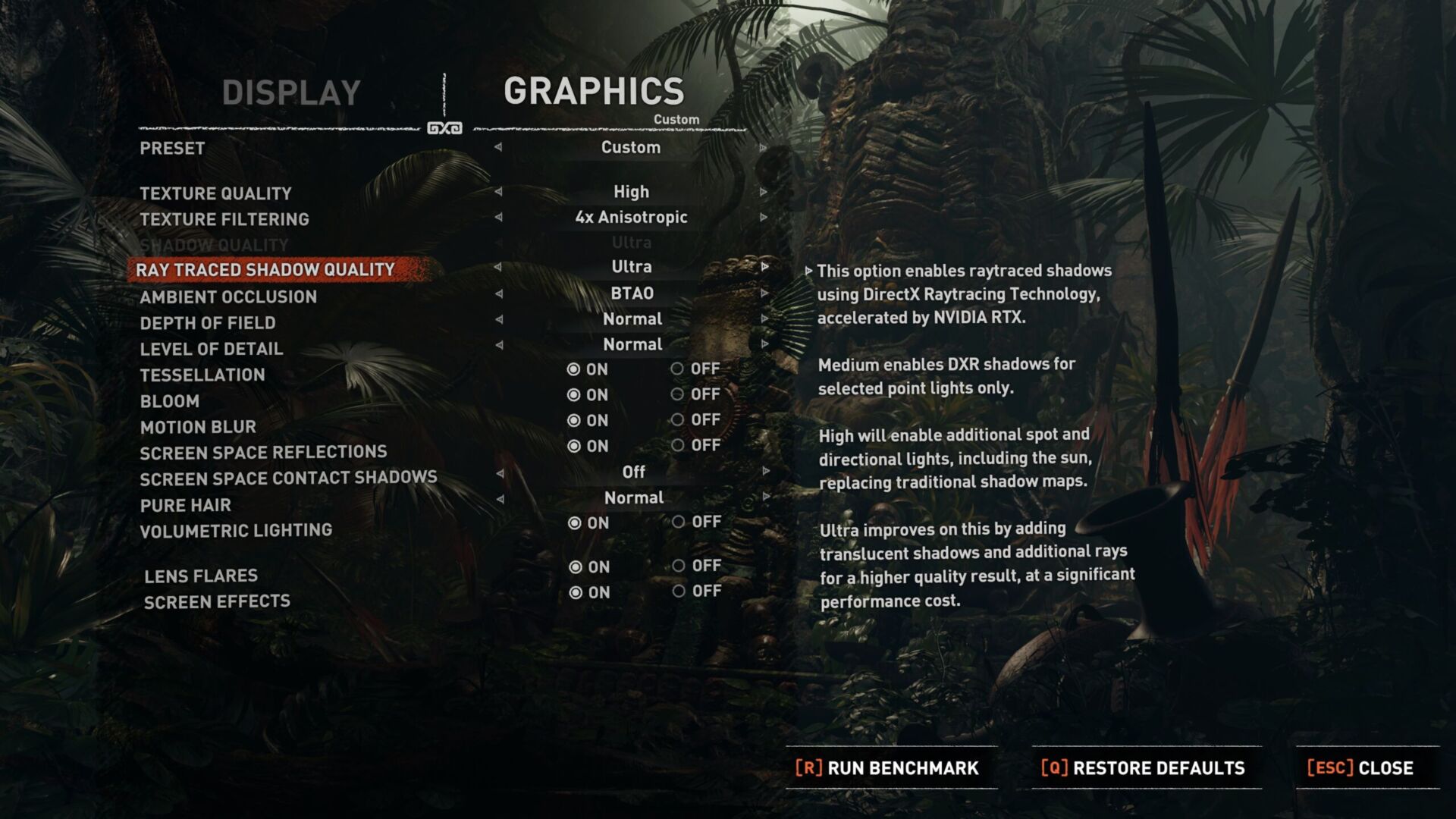Run the benchmark
The height and width of the screenshot is (819, 1456).
[887, 768]
